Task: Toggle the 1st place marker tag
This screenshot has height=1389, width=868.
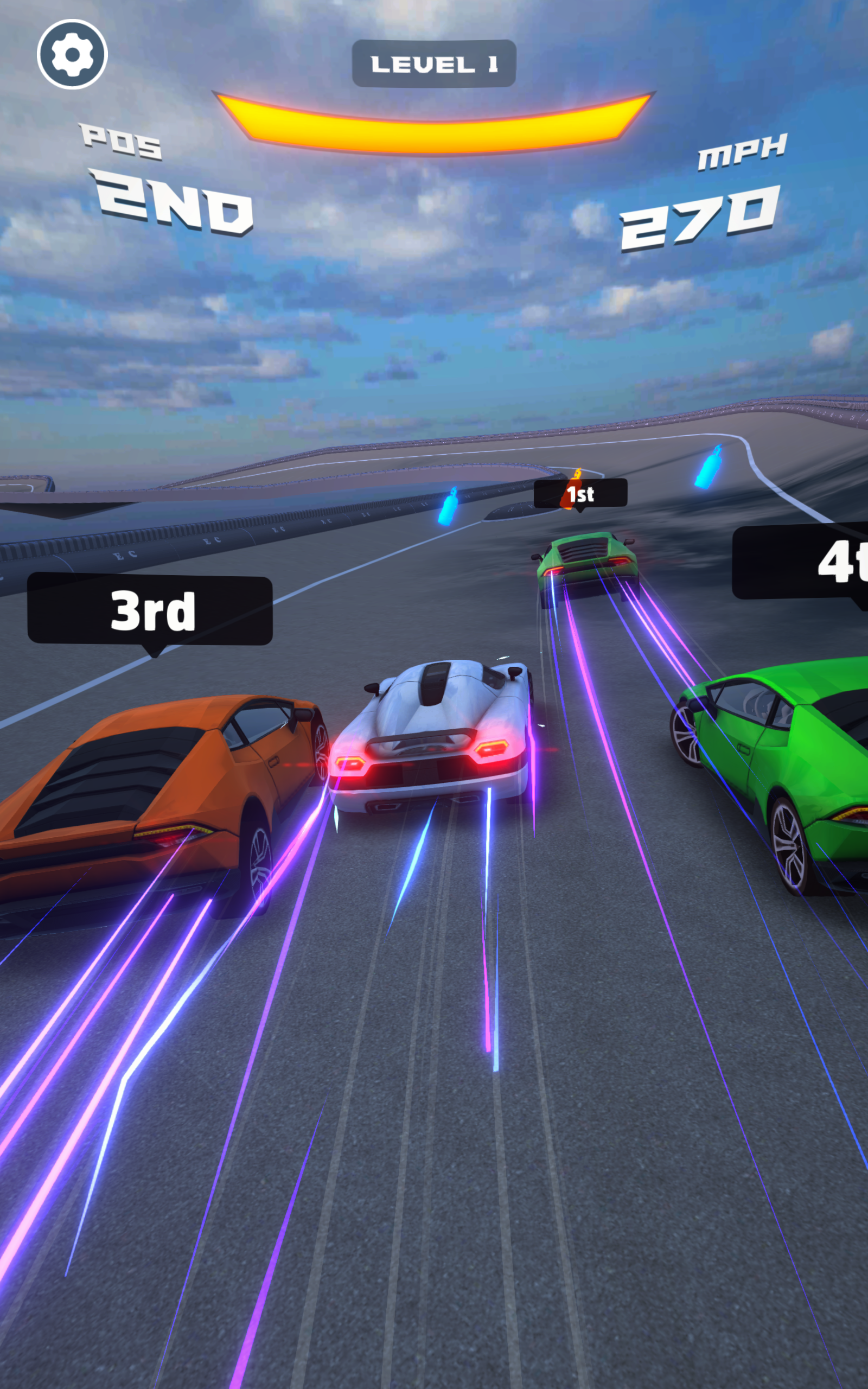Action: click(581, 495)
